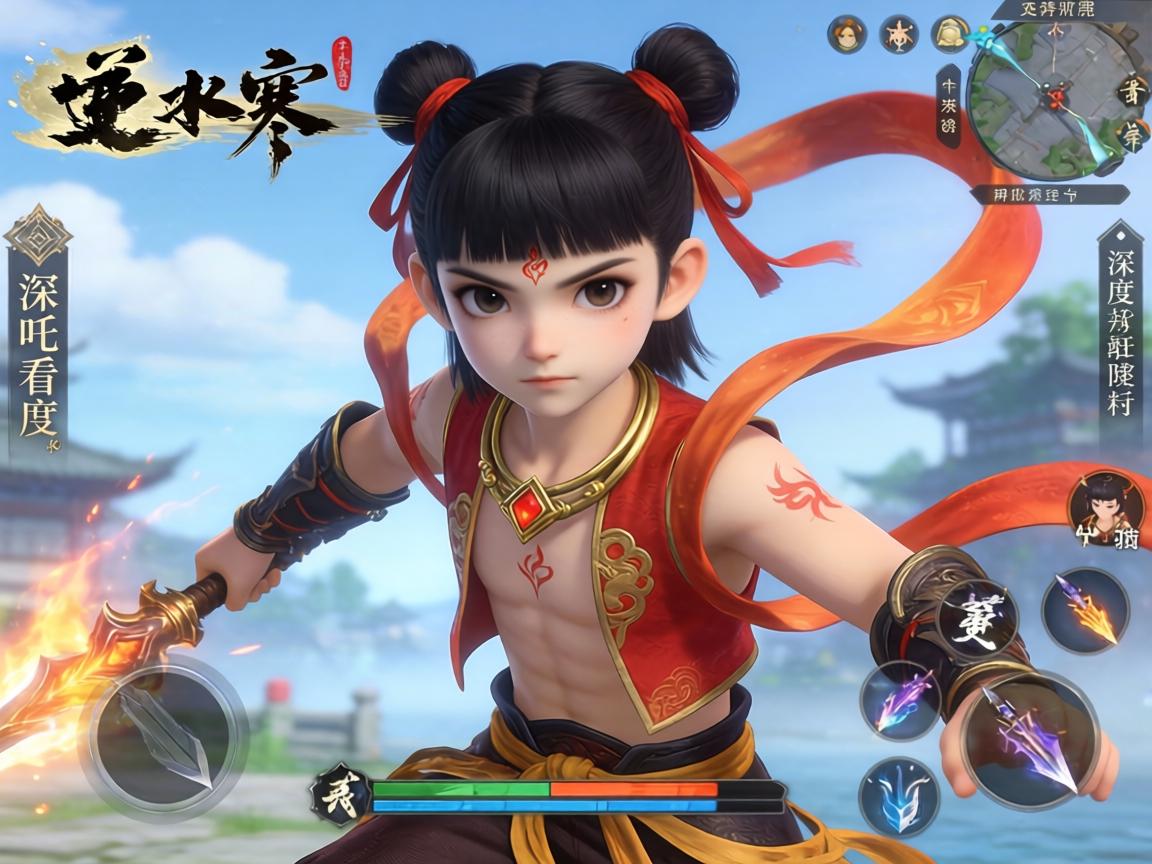The height and width of the screenshot is (864, 1152).
Task: Use the white calligraphy glyph skill
Action: 976,619
